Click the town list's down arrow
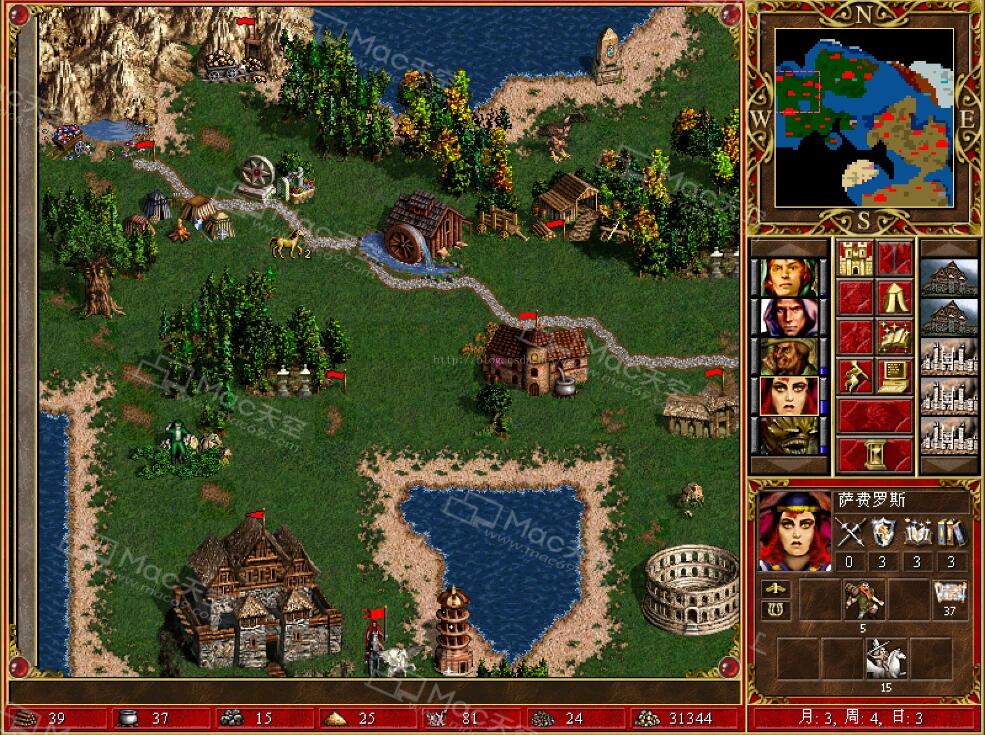 tap(949, 466)
